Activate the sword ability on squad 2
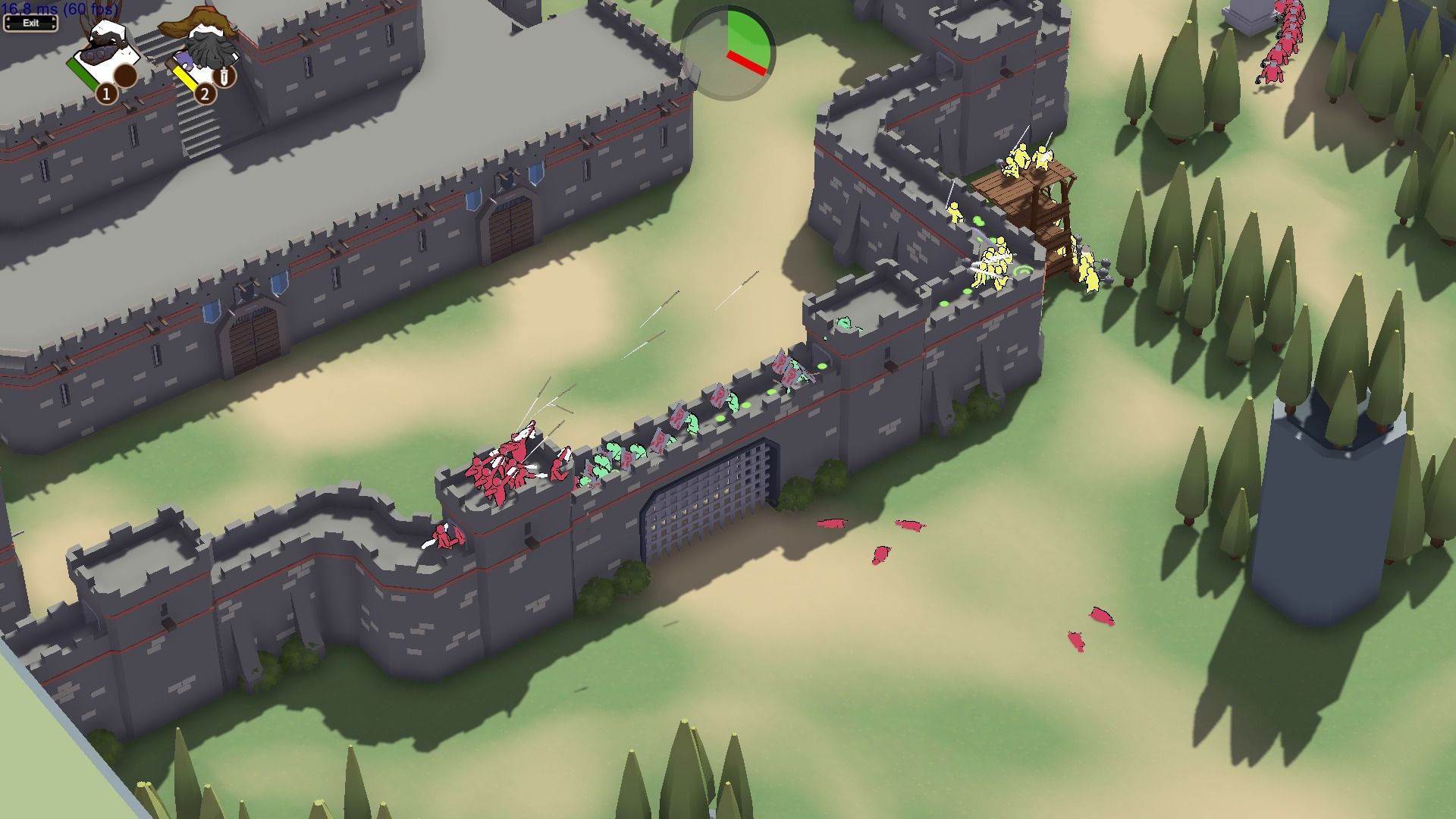 (224, 76)
